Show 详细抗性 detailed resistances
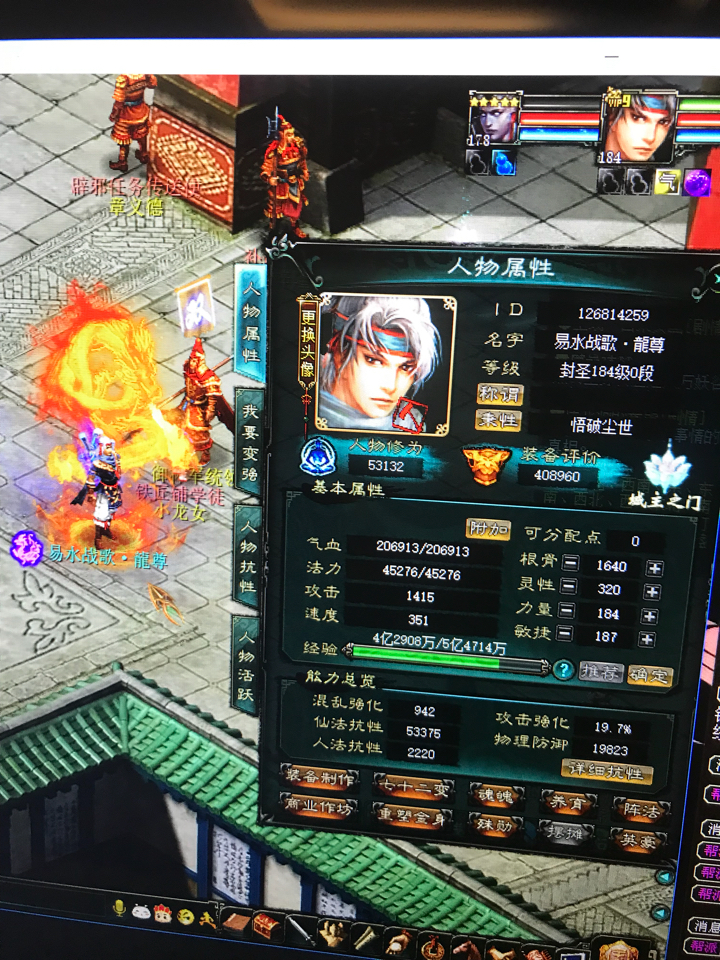 click(609, 771)
